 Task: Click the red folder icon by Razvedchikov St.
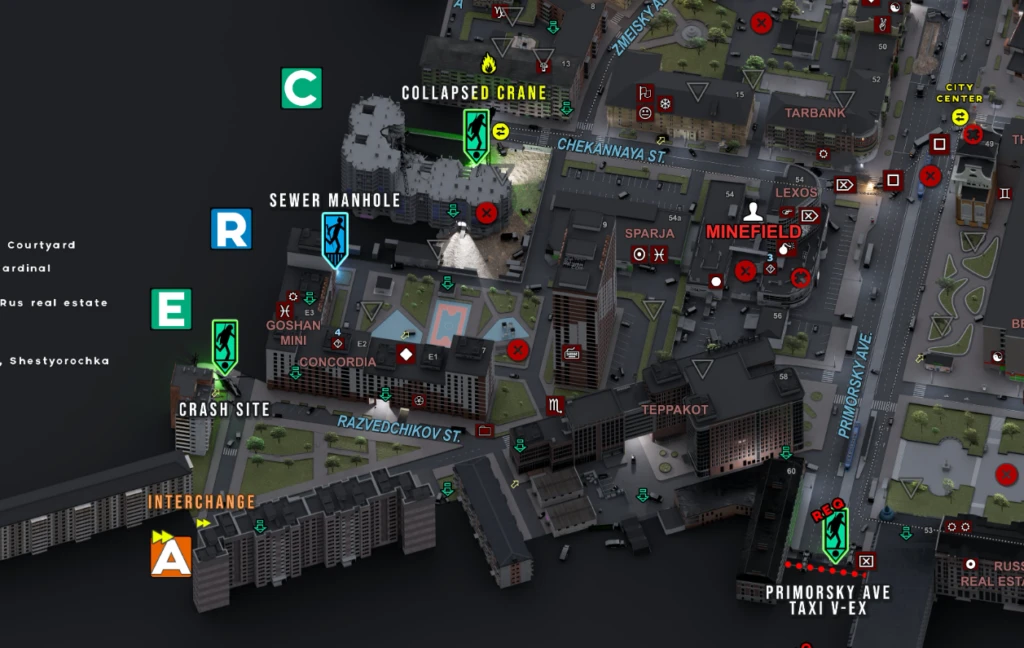[x=486, y=430]
